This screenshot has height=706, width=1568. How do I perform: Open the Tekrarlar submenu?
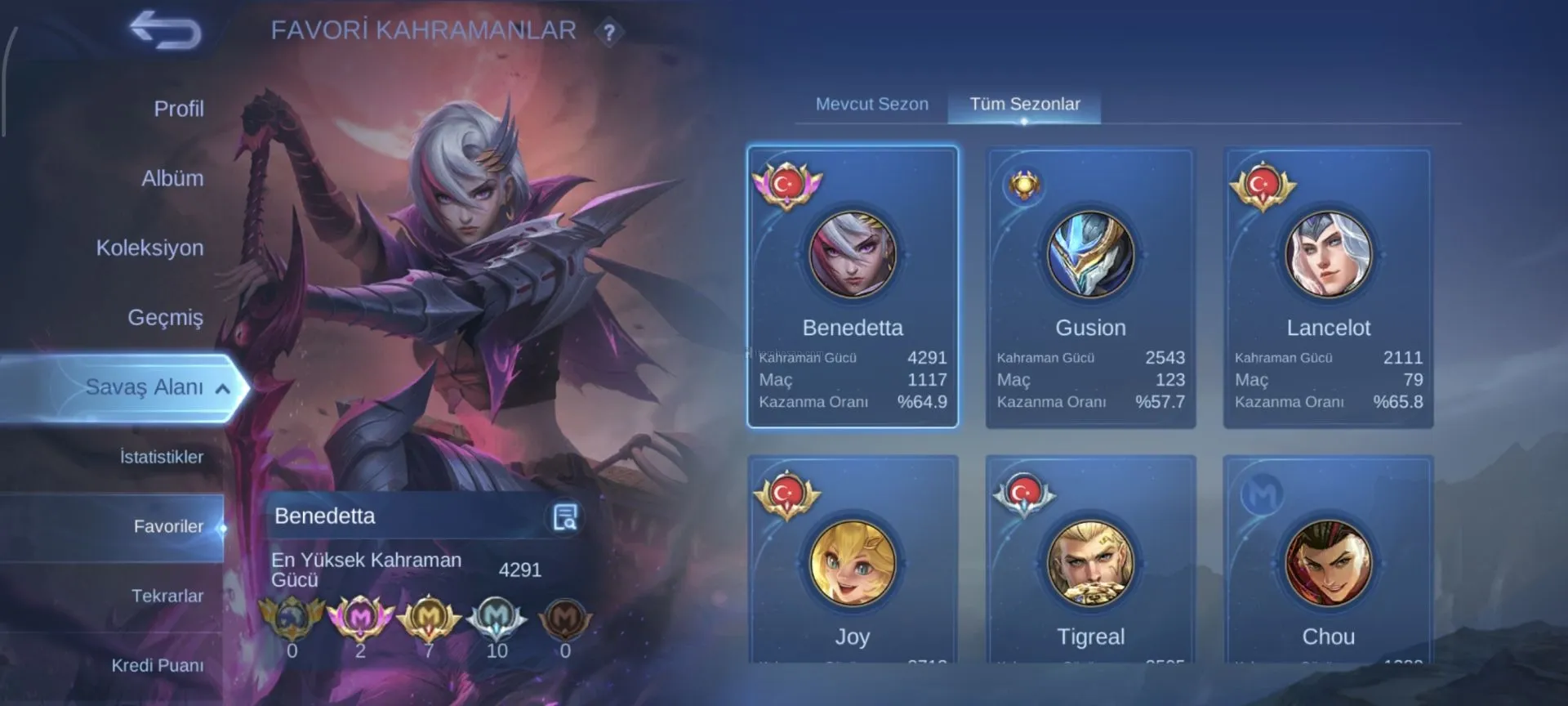(167, 596)
